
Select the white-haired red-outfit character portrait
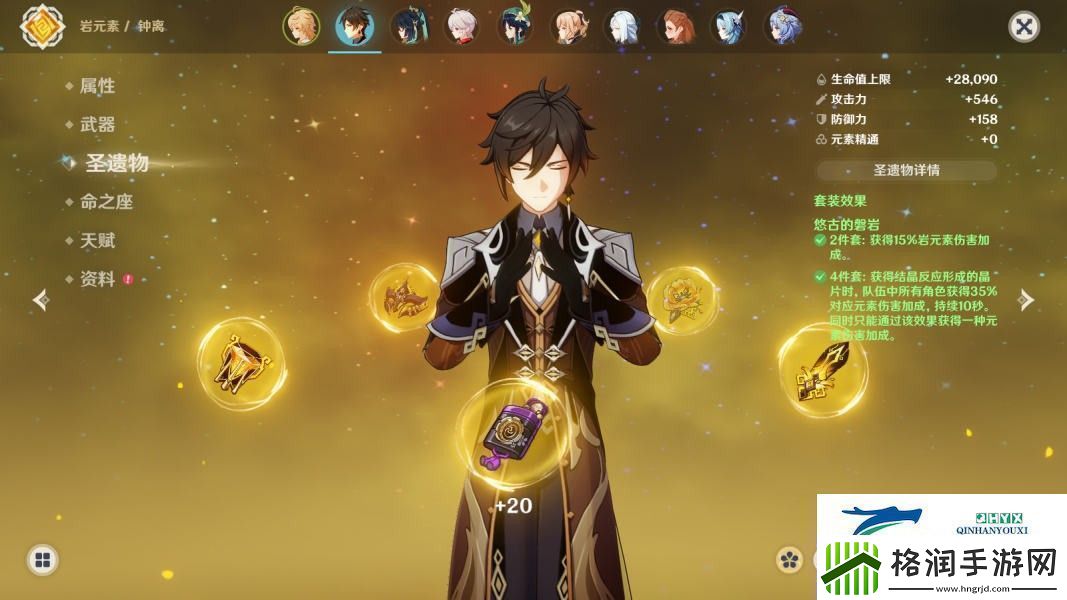click(461, 27)
